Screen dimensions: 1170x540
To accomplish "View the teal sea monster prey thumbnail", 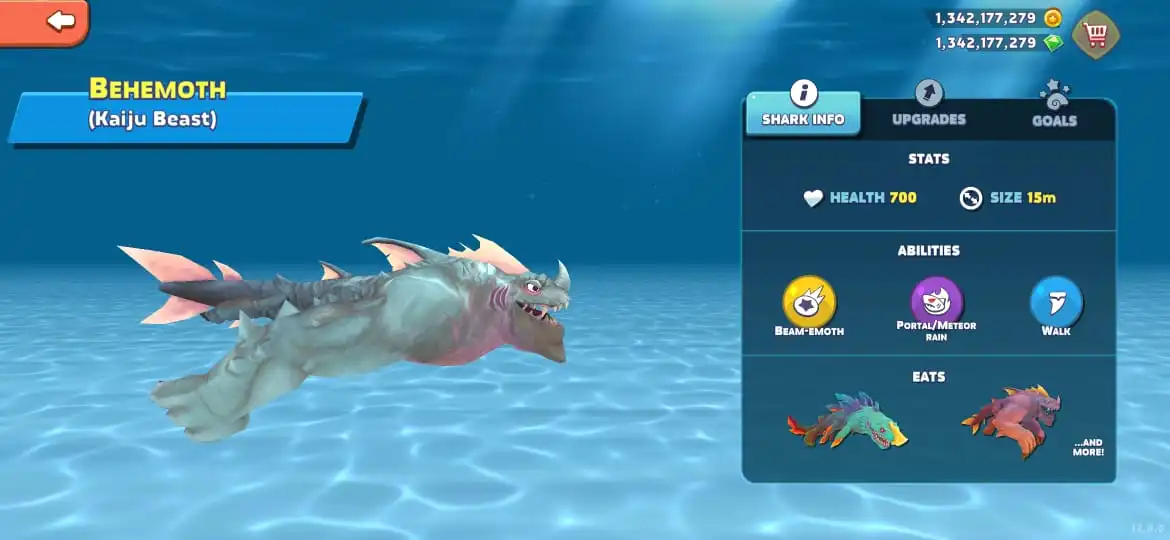I will 846,421.
